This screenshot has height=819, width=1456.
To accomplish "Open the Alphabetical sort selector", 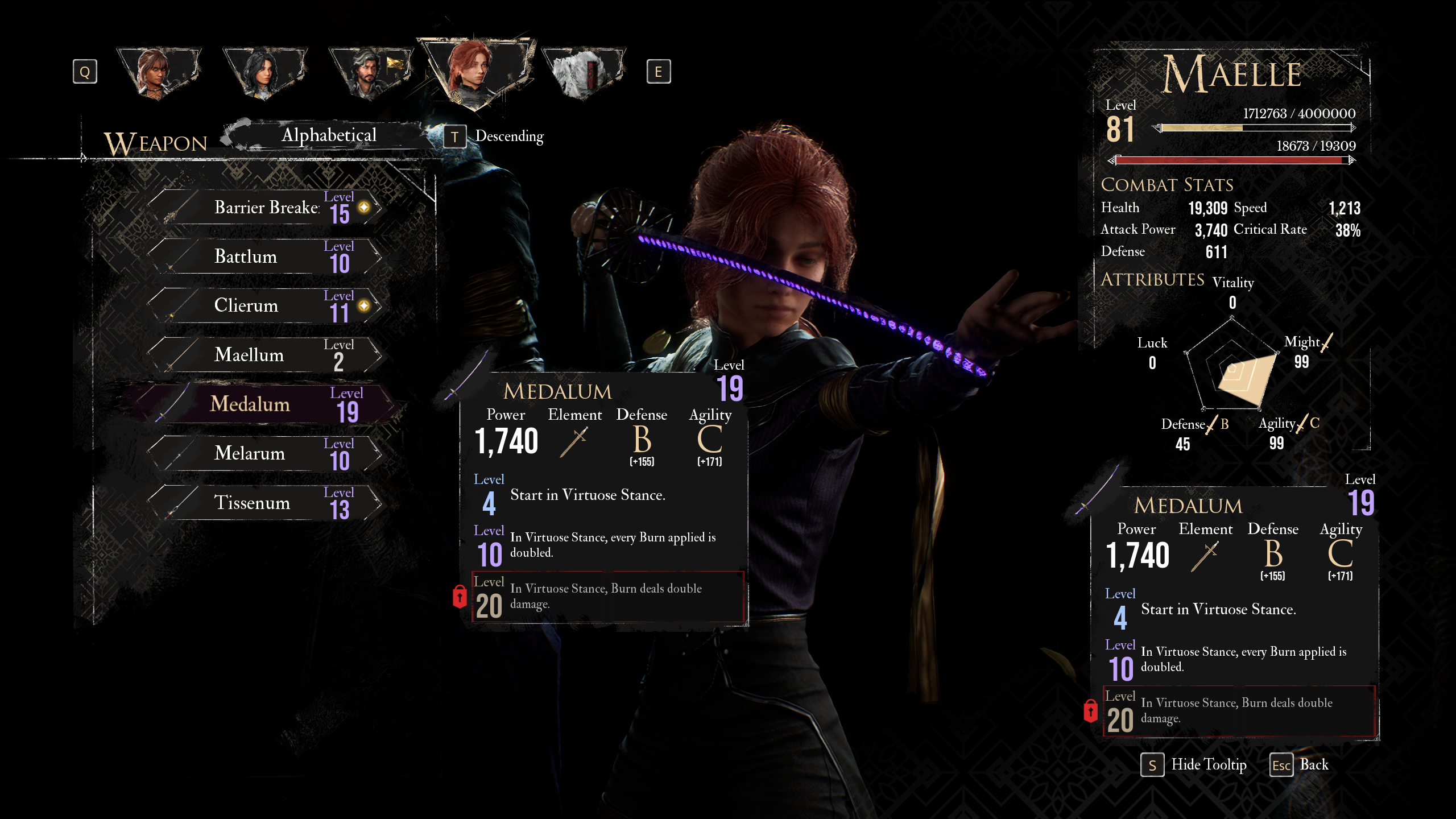I will (x=329, y=135).
